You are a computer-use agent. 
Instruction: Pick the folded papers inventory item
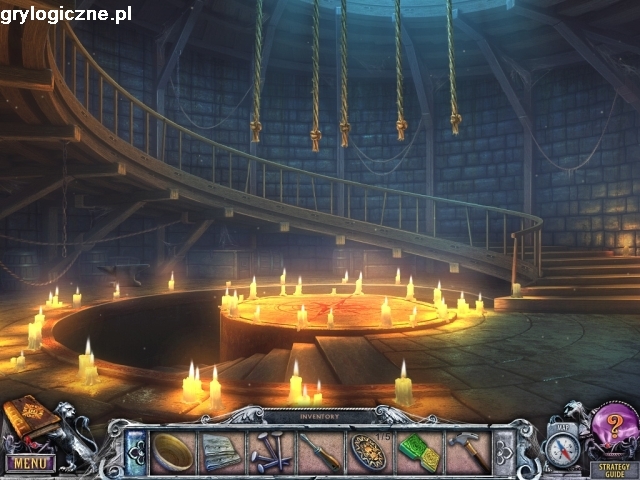coord(221,452)
